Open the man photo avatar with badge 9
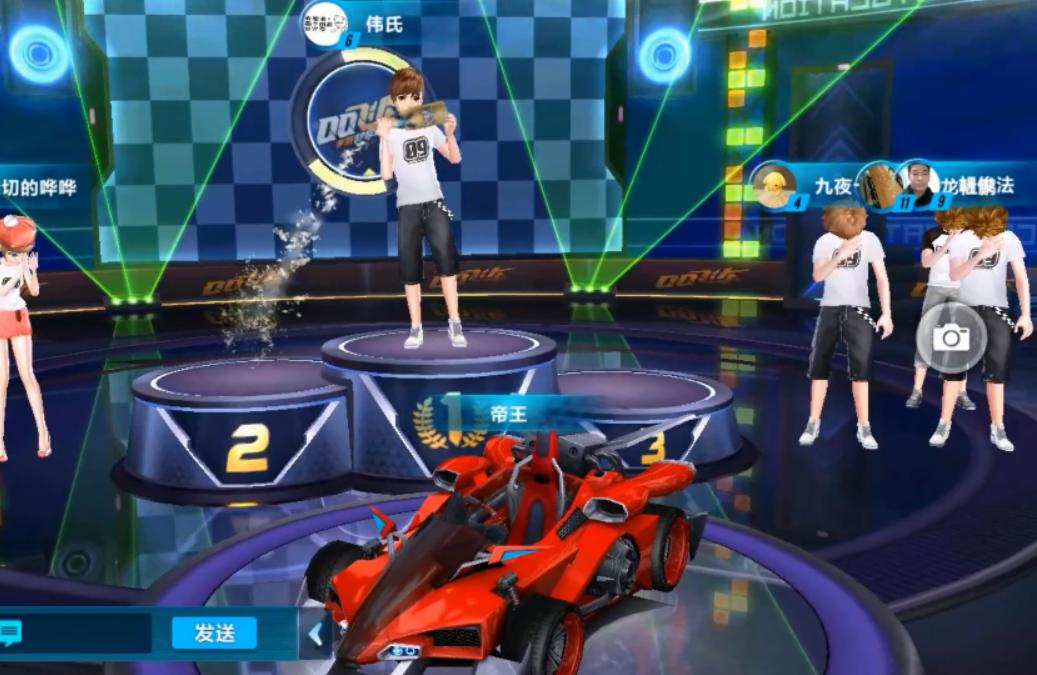Image resolution: width=1037 pixels, height=675 pixels. [918, 183]
